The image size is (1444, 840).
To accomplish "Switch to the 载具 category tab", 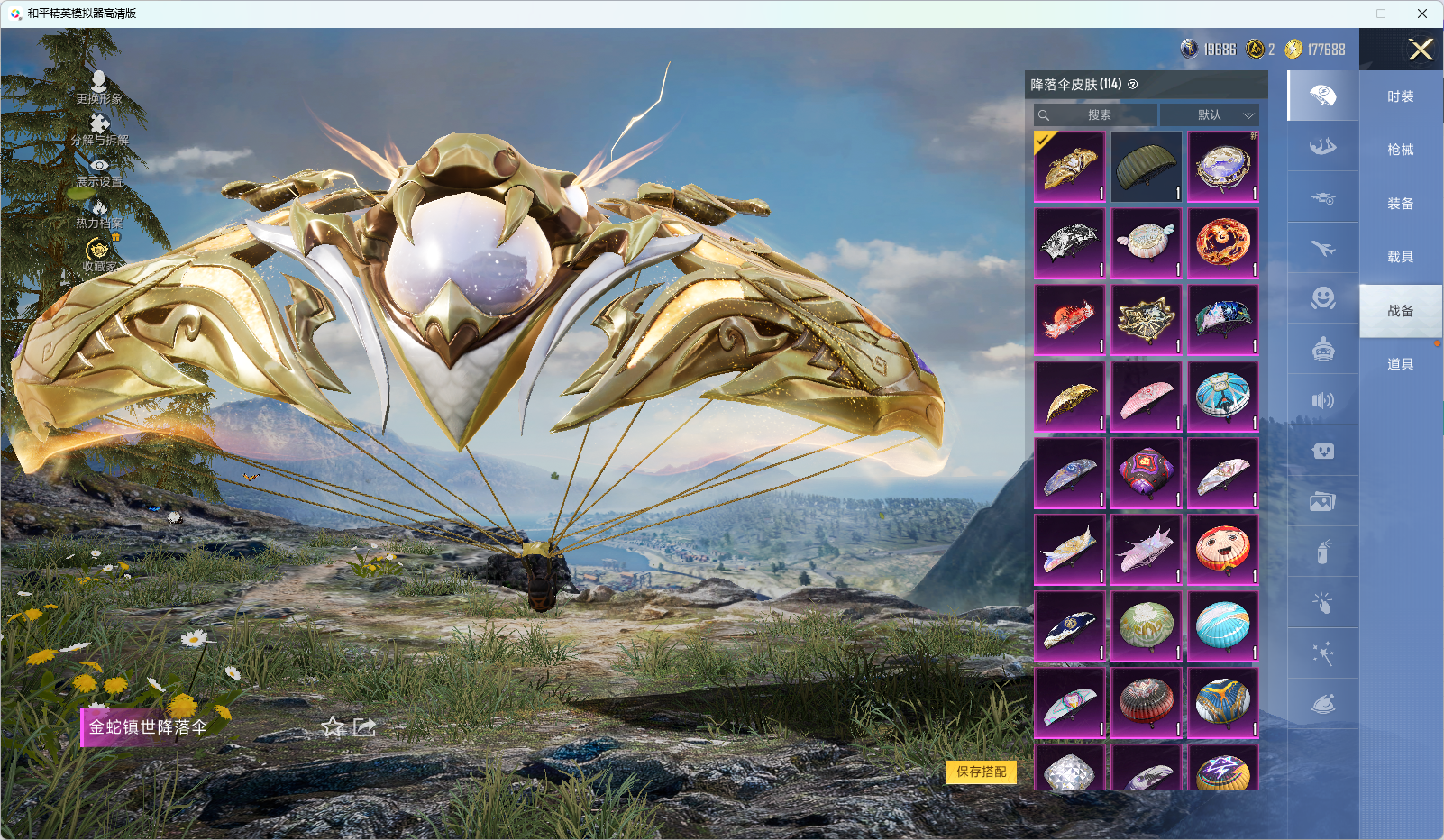I will coord(1400,257).
